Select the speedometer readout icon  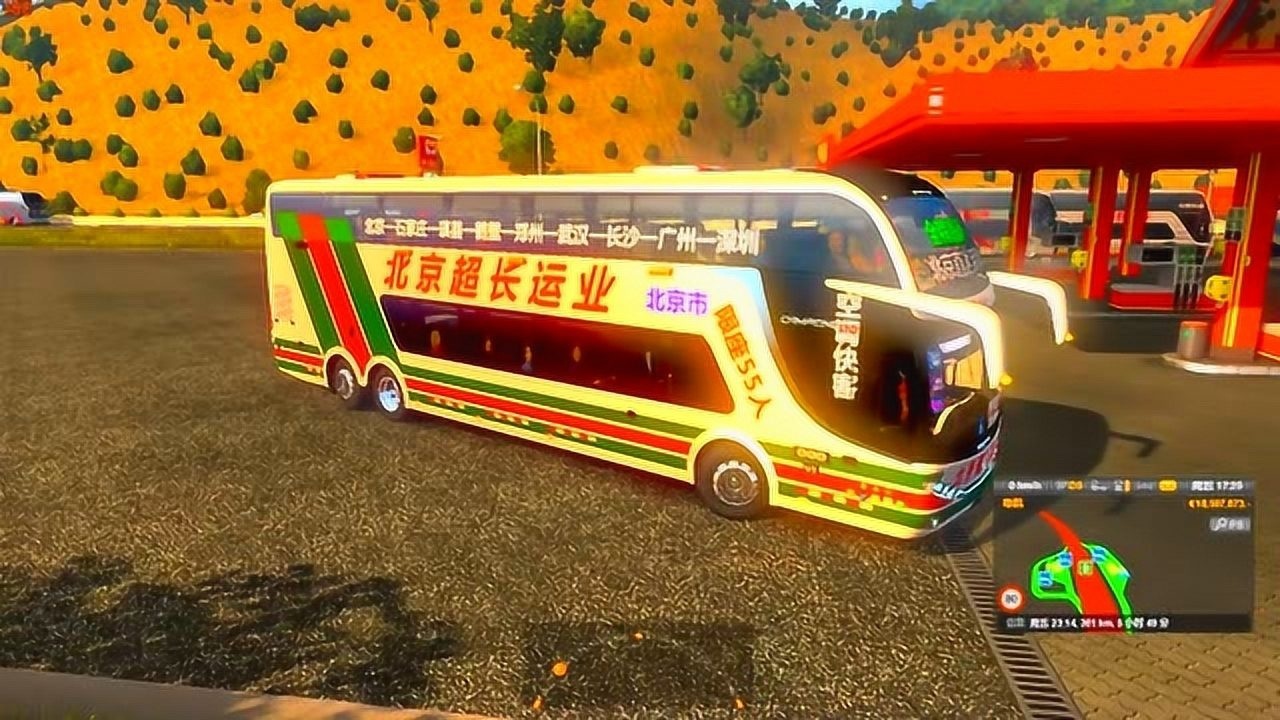(x=1012, y=484)
